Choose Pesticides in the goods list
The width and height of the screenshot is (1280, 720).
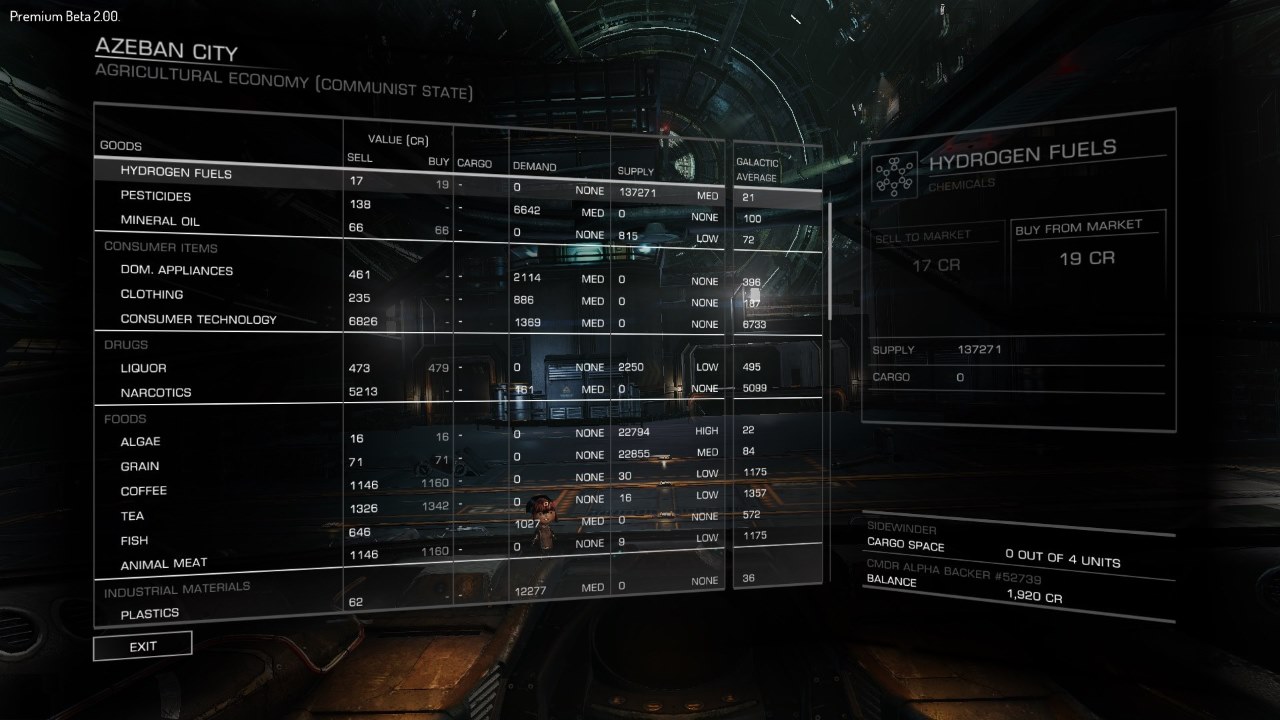(155, 196)
